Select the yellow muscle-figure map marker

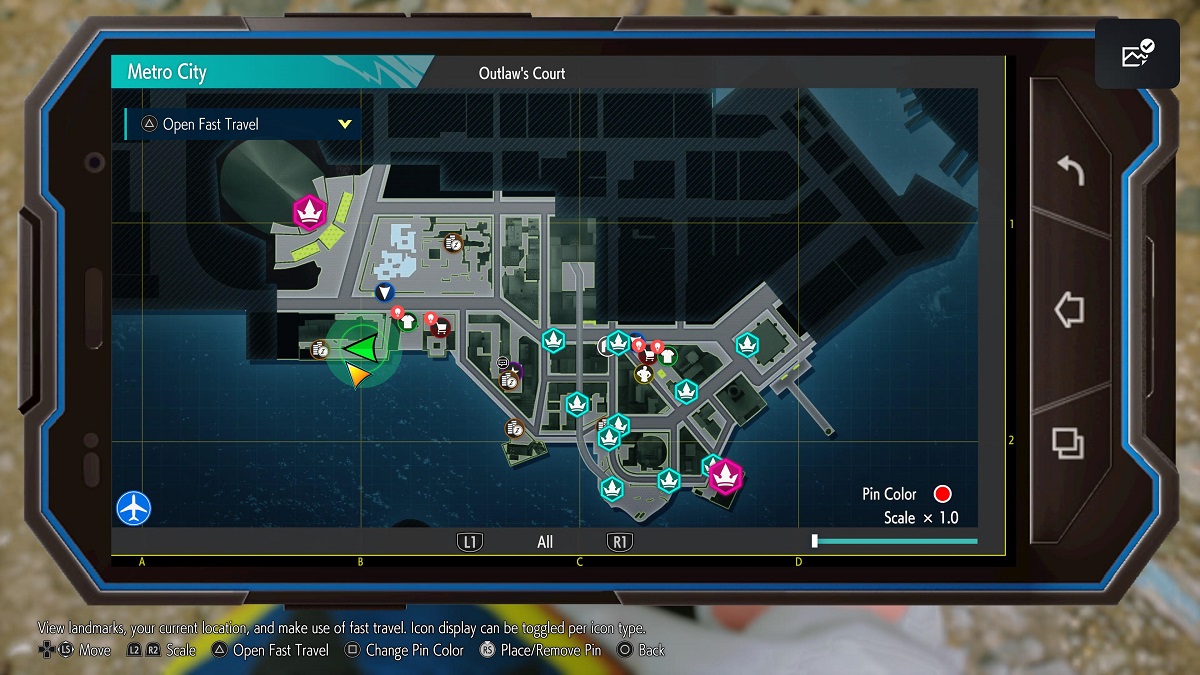click(x=644, y=374)
